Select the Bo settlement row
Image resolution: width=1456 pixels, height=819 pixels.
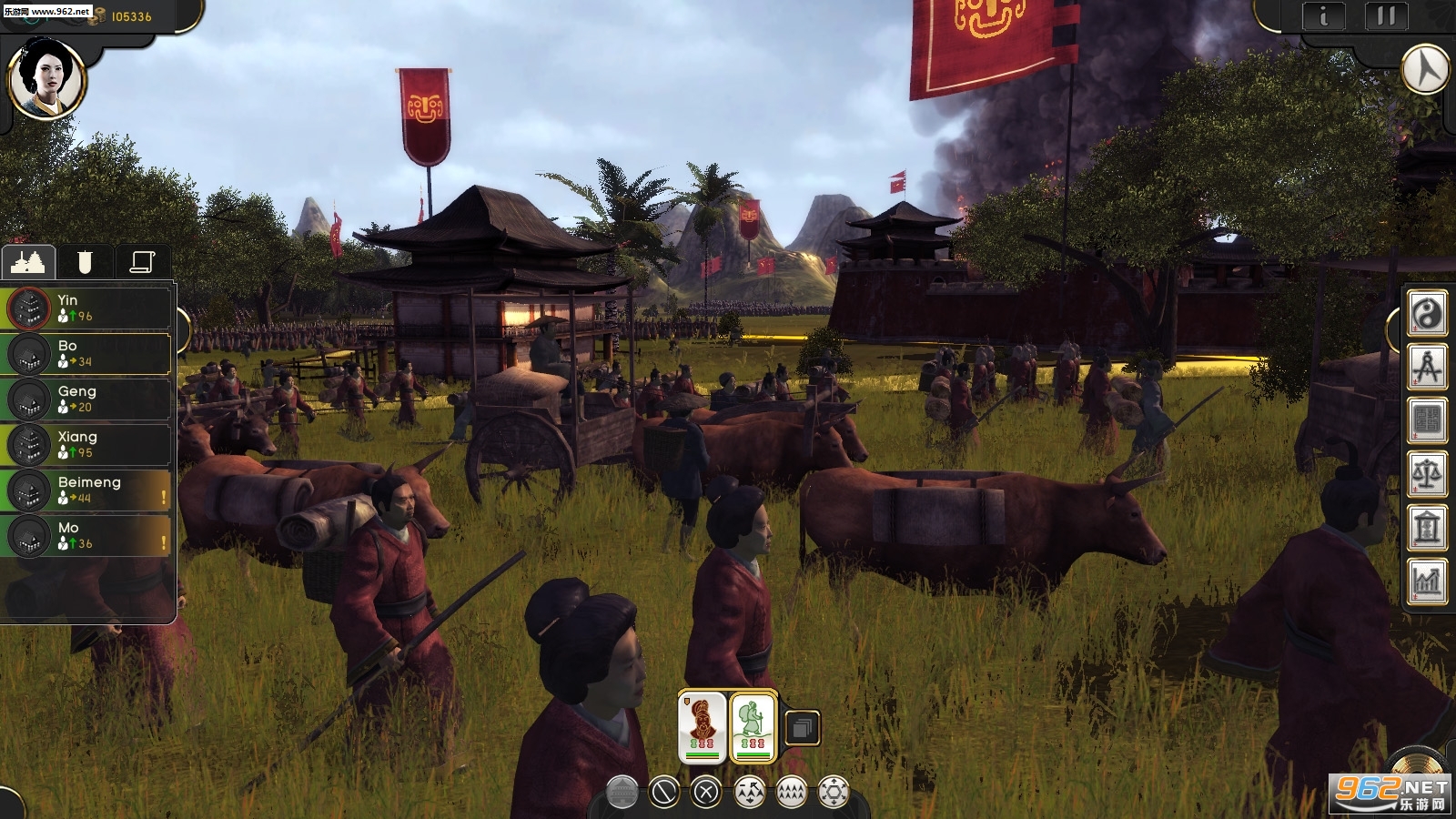click(x=89, y=354)
